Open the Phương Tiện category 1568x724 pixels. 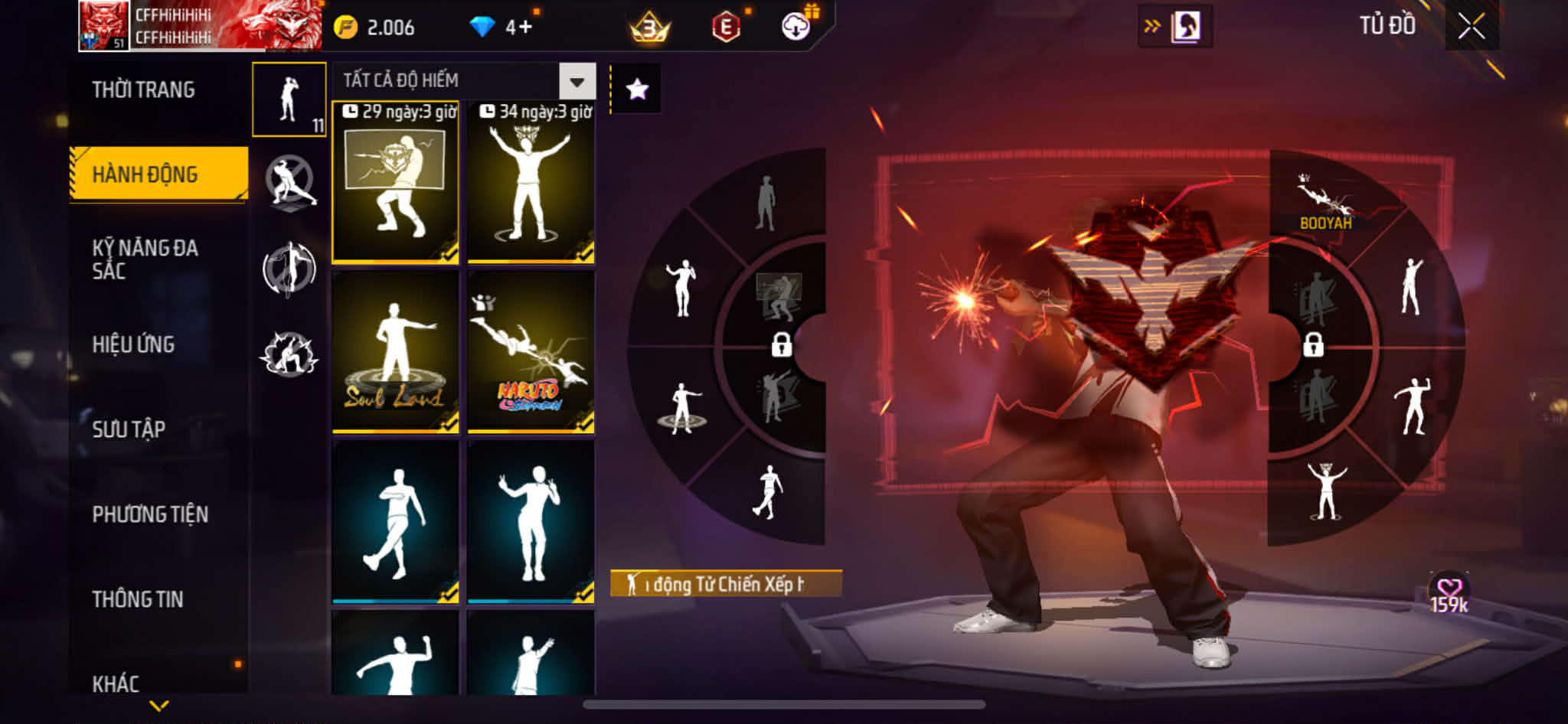click(150, 514)
